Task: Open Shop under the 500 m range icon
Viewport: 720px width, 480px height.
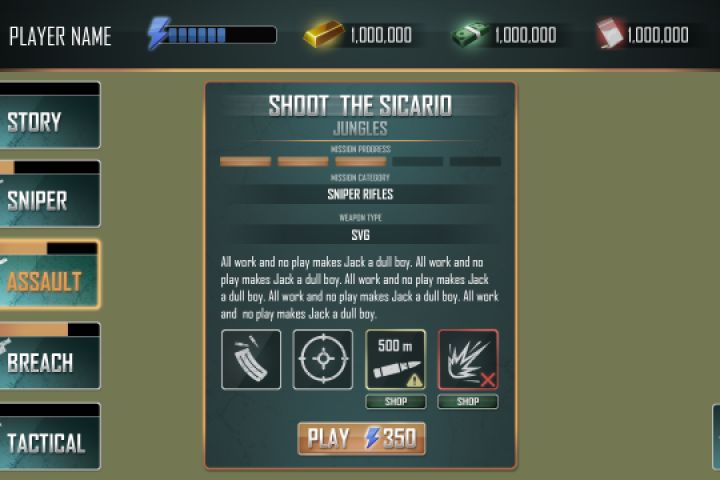Action: (x=395, y=402)
